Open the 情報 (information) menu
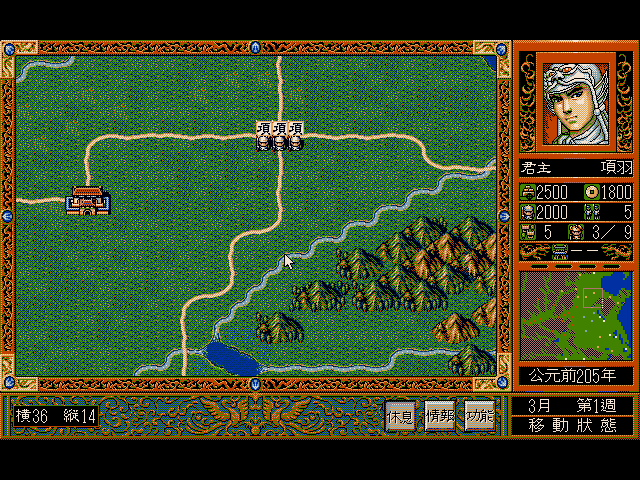The image size is (640, 480). tap(440, 415)
